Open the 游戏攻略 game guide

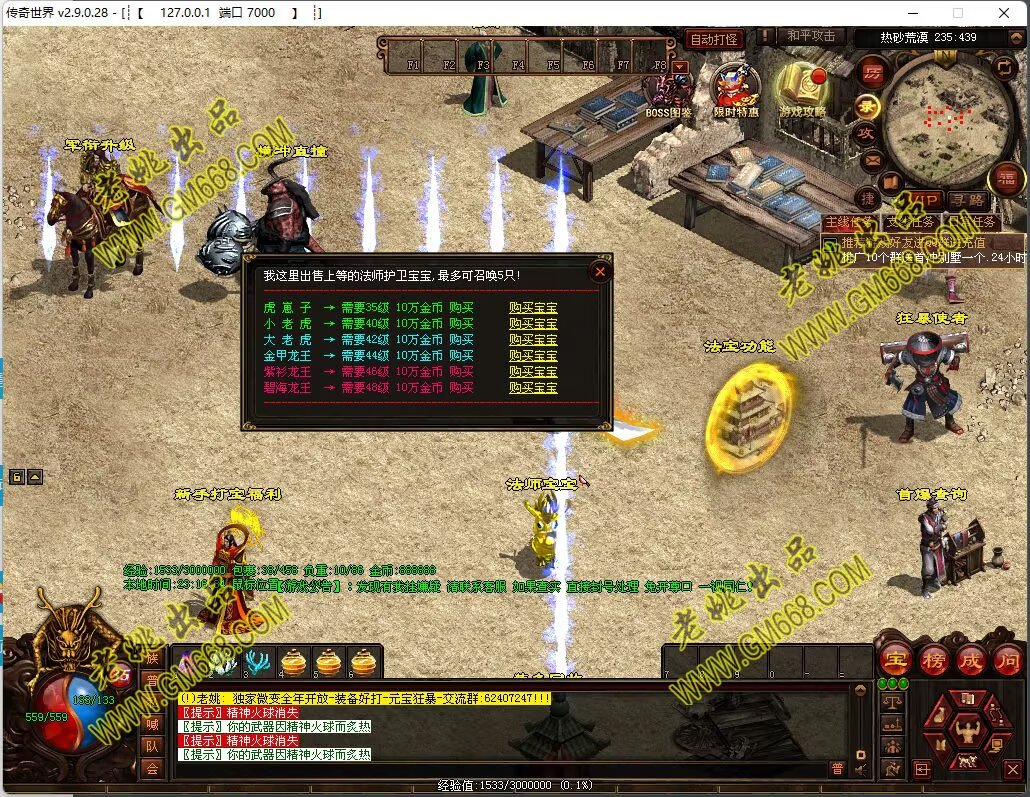point(803,88)
